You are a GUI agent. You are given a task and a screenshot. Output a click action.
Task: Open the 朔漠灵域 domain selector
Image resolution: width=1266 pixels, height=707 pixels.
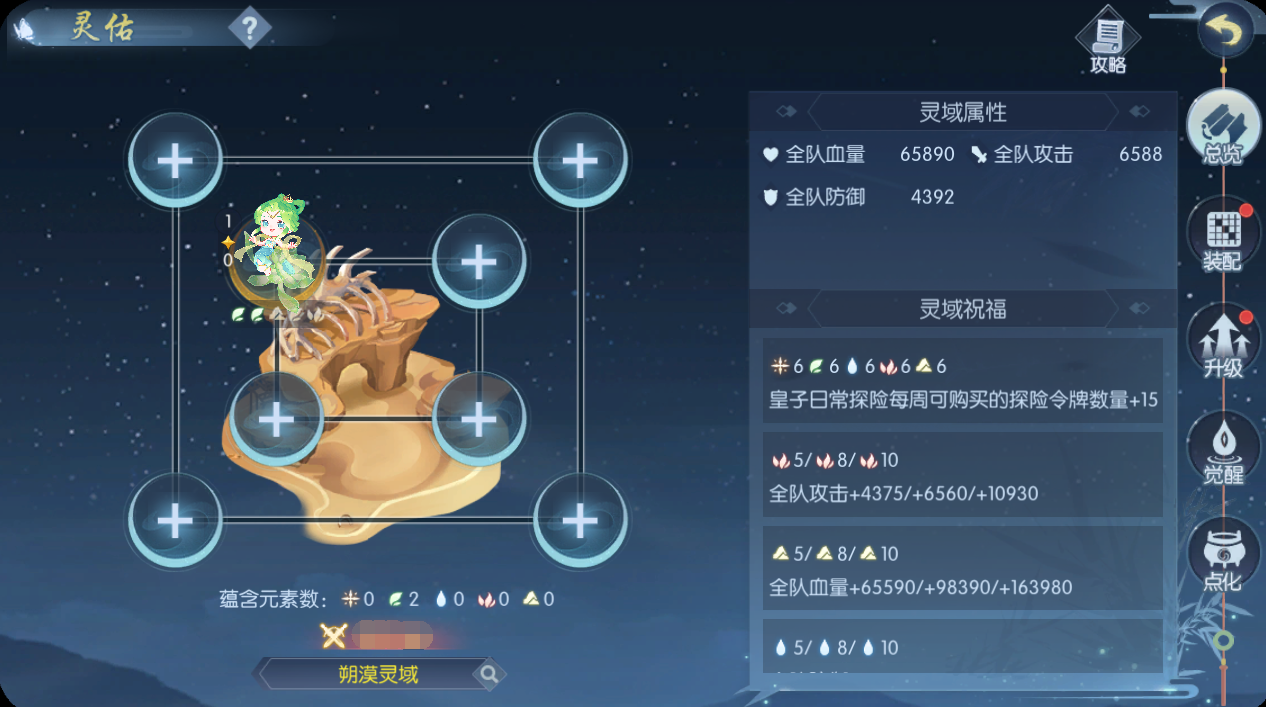pos(377,675)
